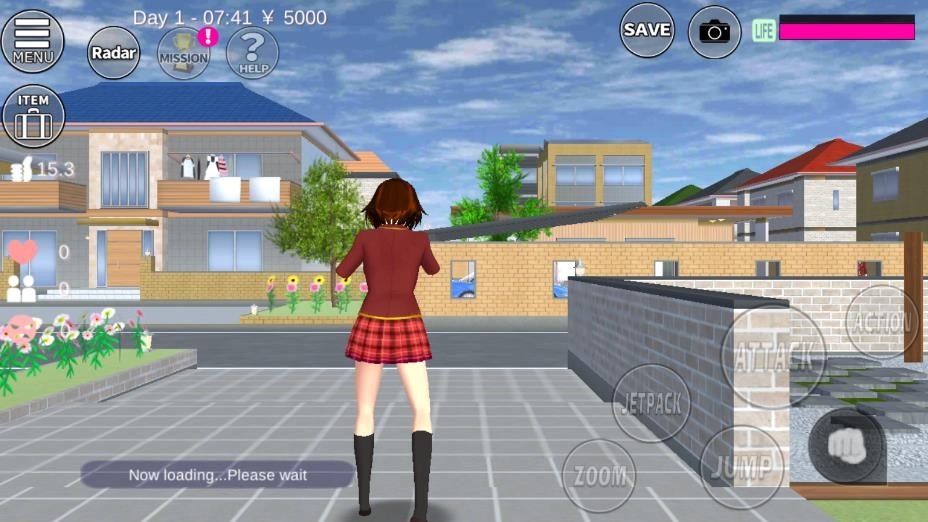Select the two people icon
This screenshot has height=522, width=928.
click(x=22, y=289)
